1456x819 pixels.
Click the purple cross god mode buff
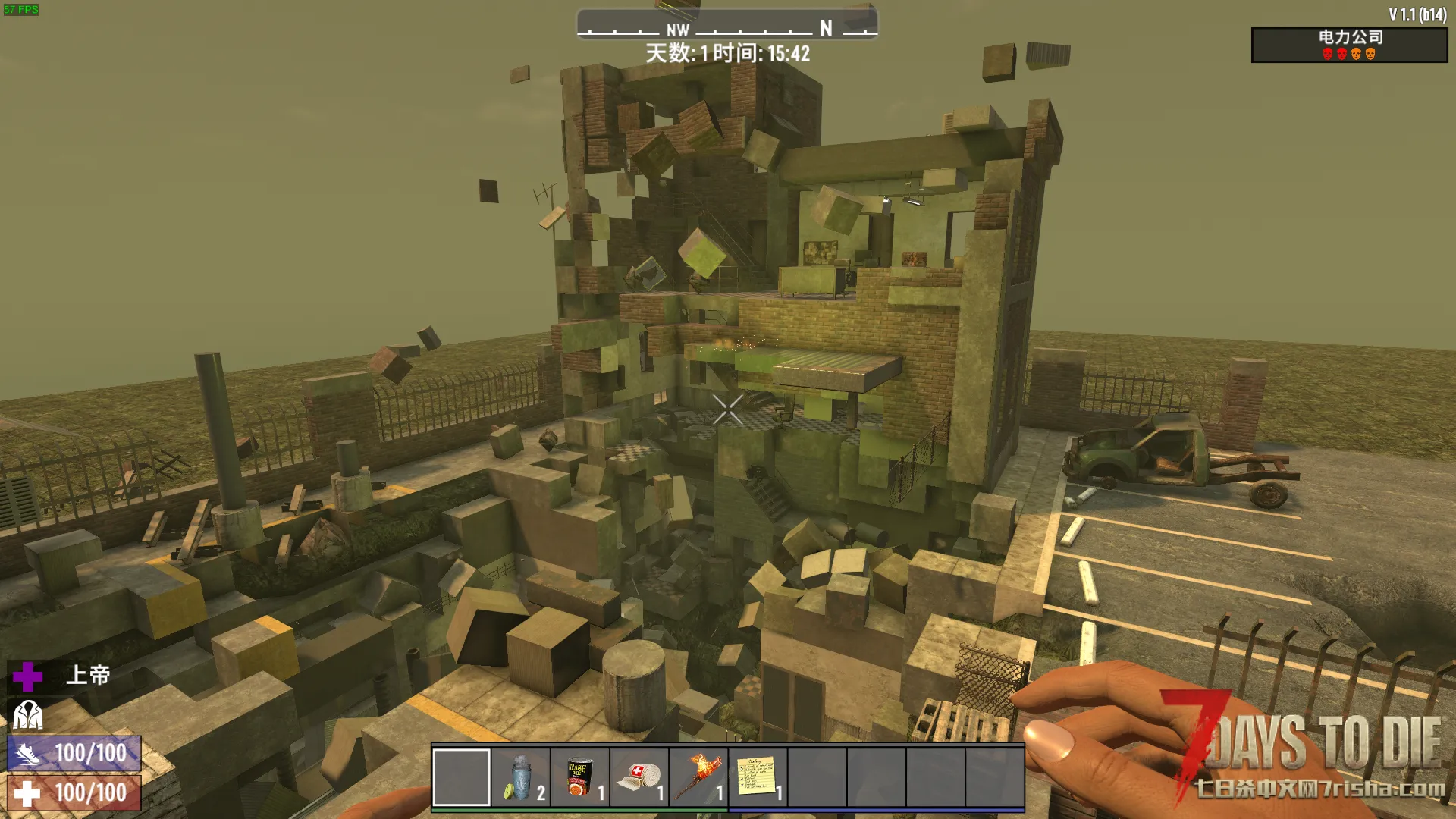[x=28, y=676]
